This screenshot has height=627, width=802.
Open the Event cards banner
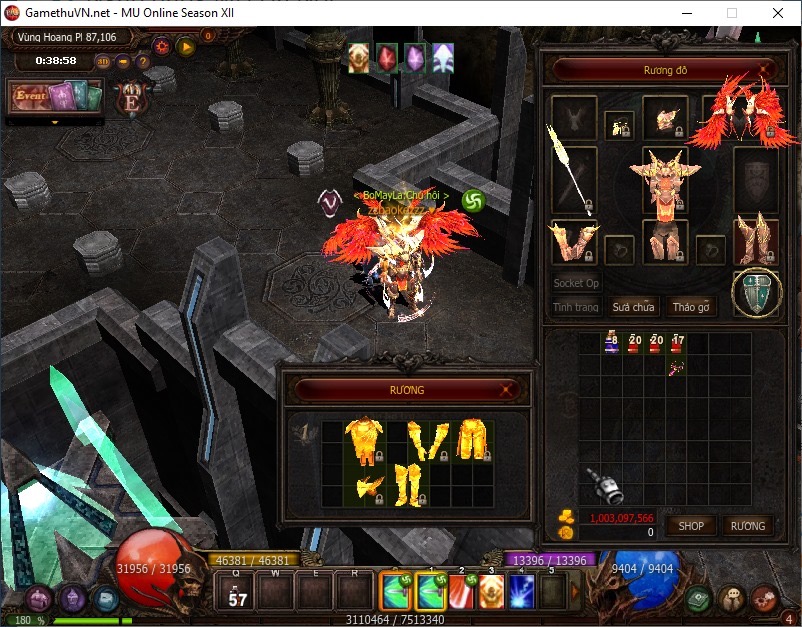pos(56,98)
